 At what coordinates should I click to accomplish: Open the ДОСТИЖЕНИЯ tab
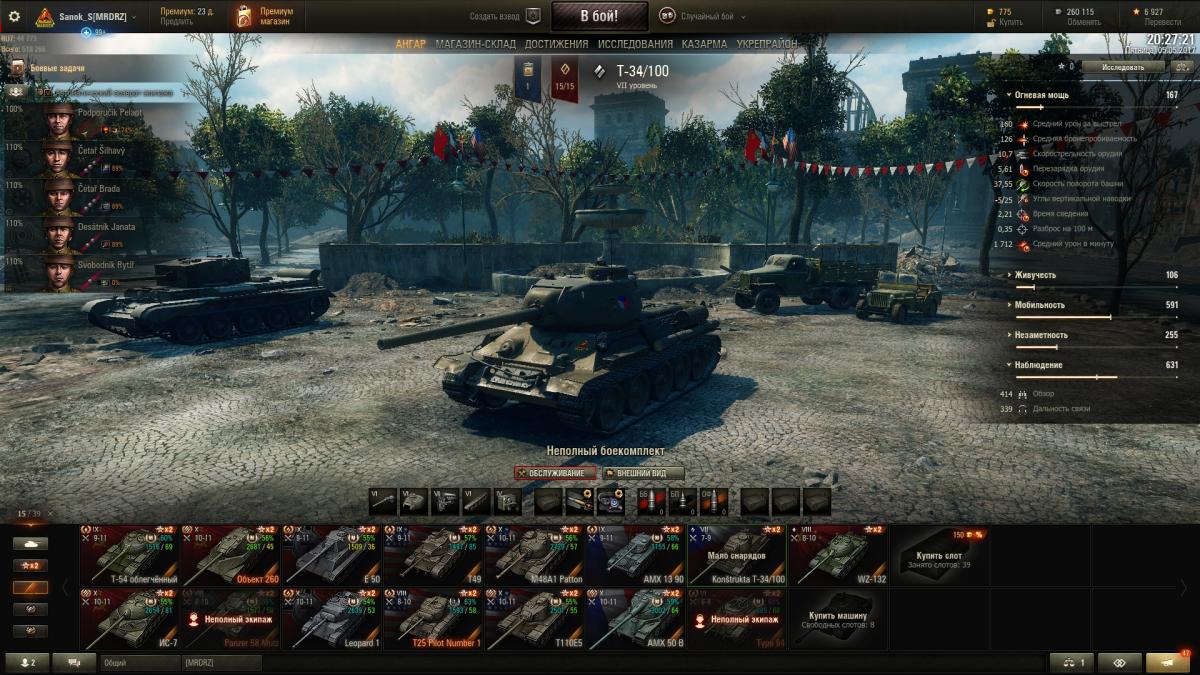tap(556, 45)
